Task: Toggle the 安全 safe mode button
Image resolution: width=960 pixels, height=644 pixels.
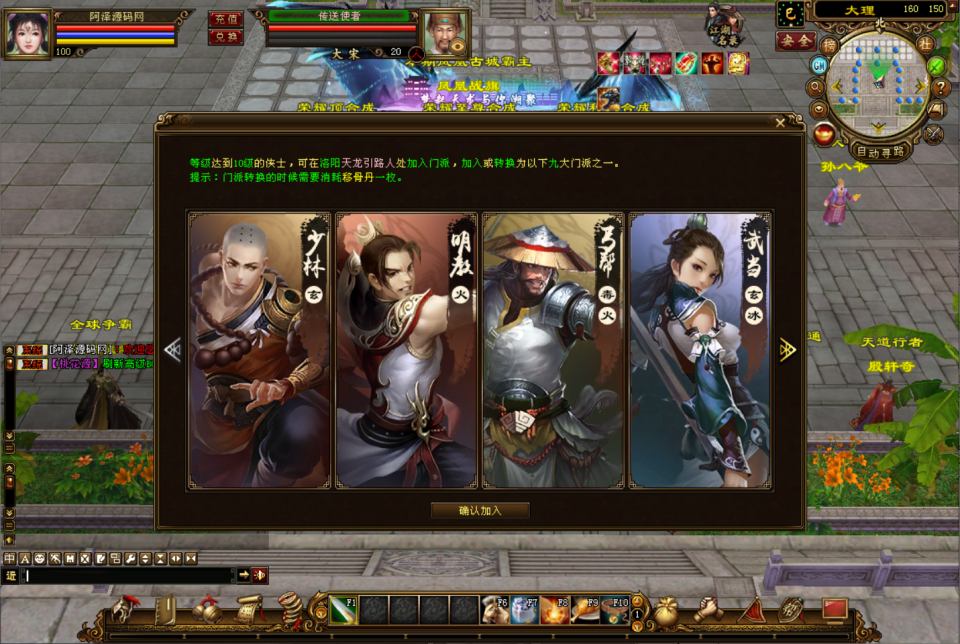Action: click(x=796, y=41)
